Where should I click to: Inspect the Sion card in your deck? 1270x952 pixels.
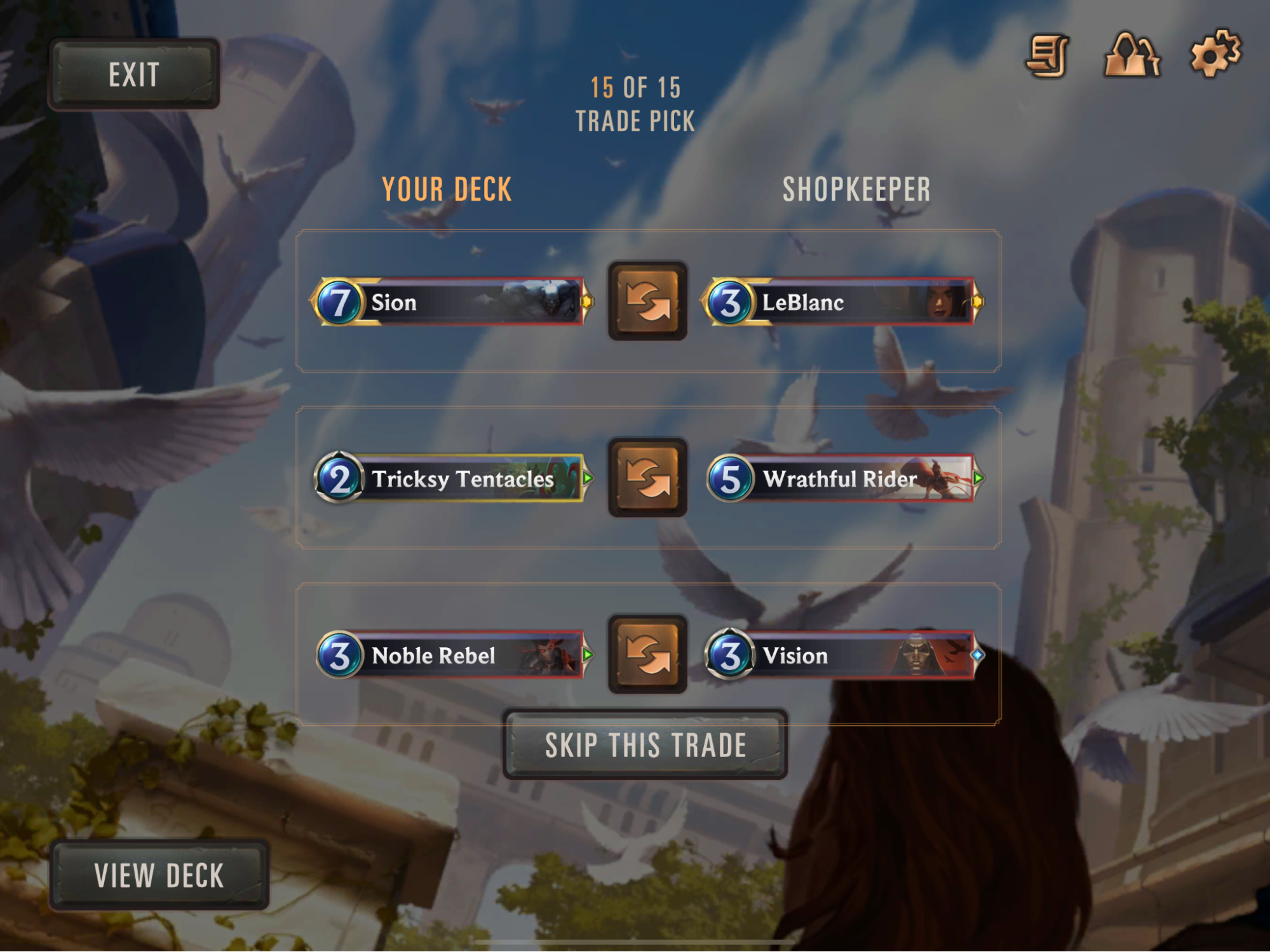tap(451, 302)
